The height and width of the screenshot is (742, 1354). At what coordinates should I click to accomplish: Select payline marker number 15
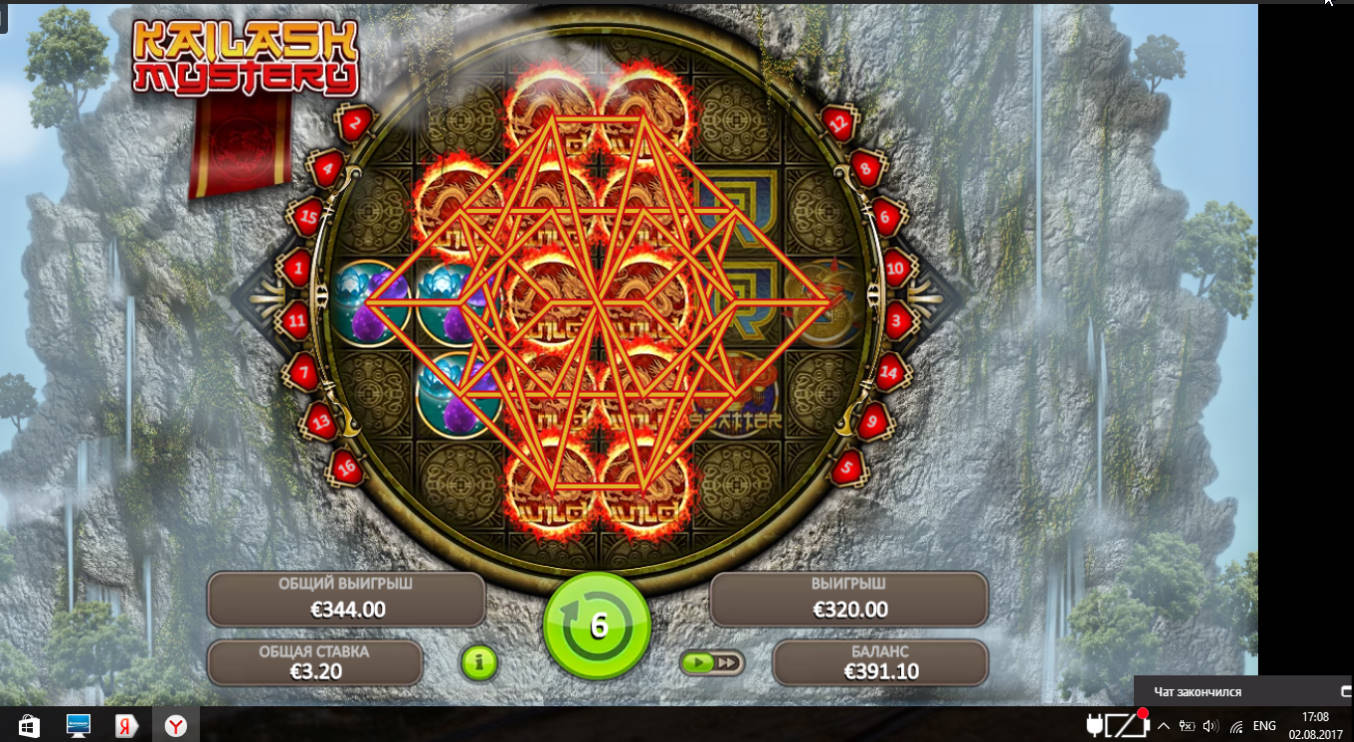[305, 215]
